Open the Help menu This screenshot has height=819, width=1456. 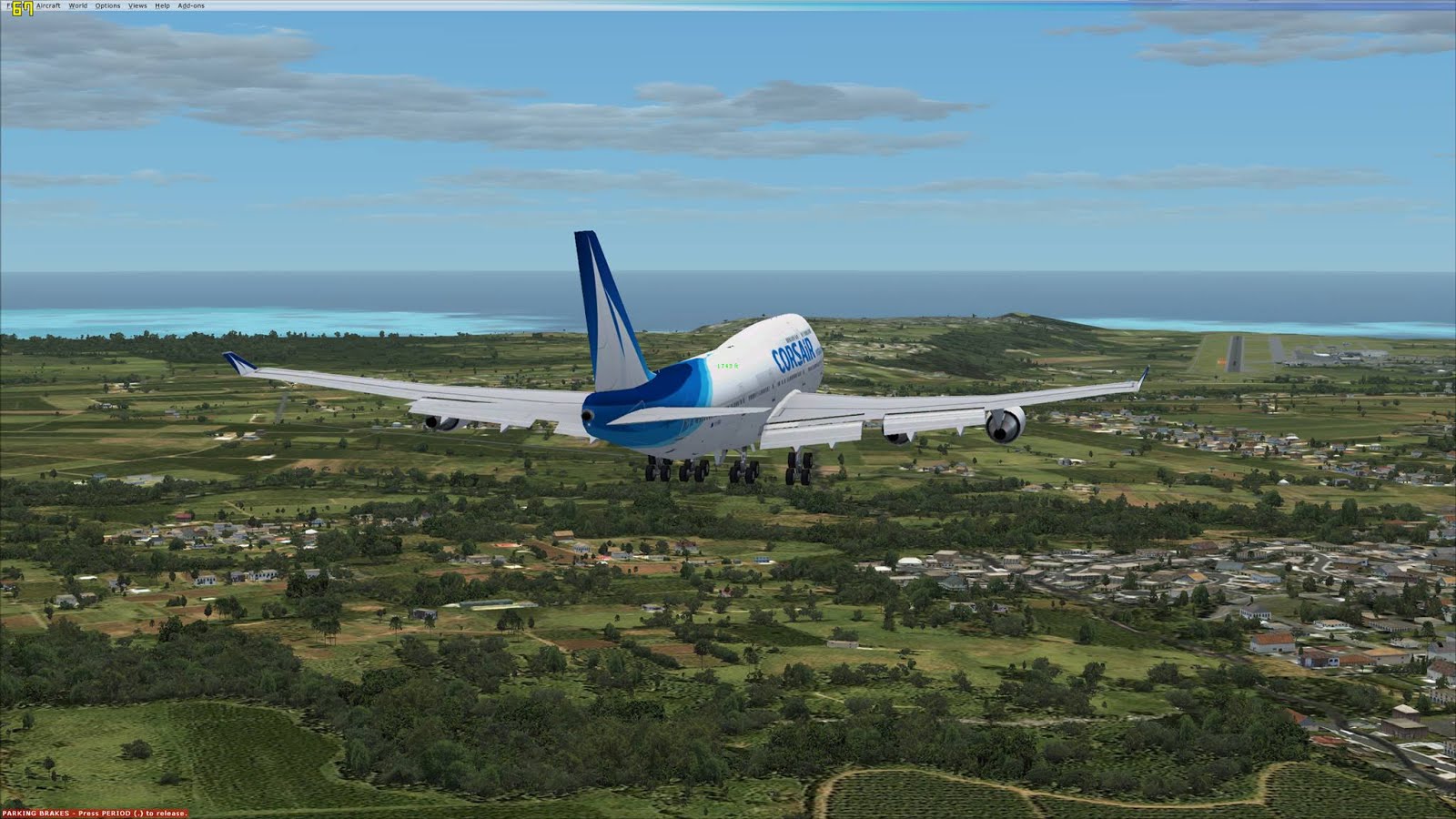162,5
